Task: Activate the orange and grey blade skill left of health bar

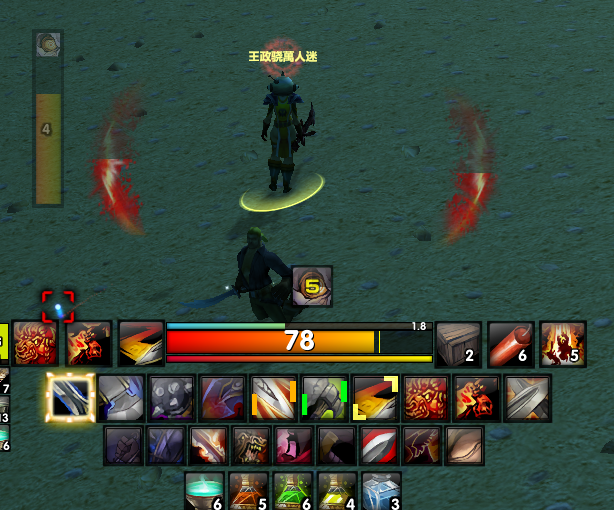Action: click(141, 343)
